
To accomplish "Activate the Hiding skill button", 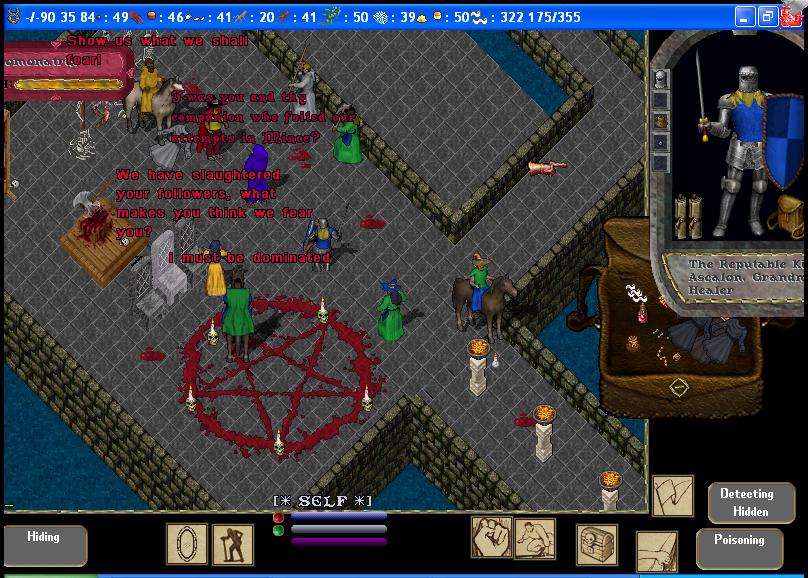I will [43, 544].
